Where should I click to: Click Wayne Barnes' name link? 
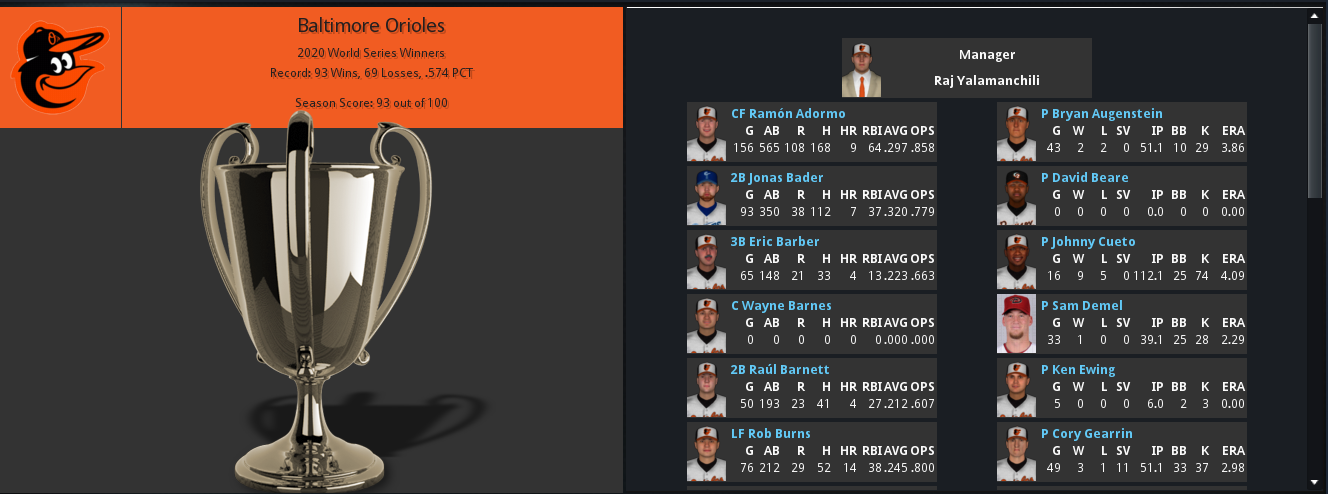pyautogui.click(x=781, y=306)
